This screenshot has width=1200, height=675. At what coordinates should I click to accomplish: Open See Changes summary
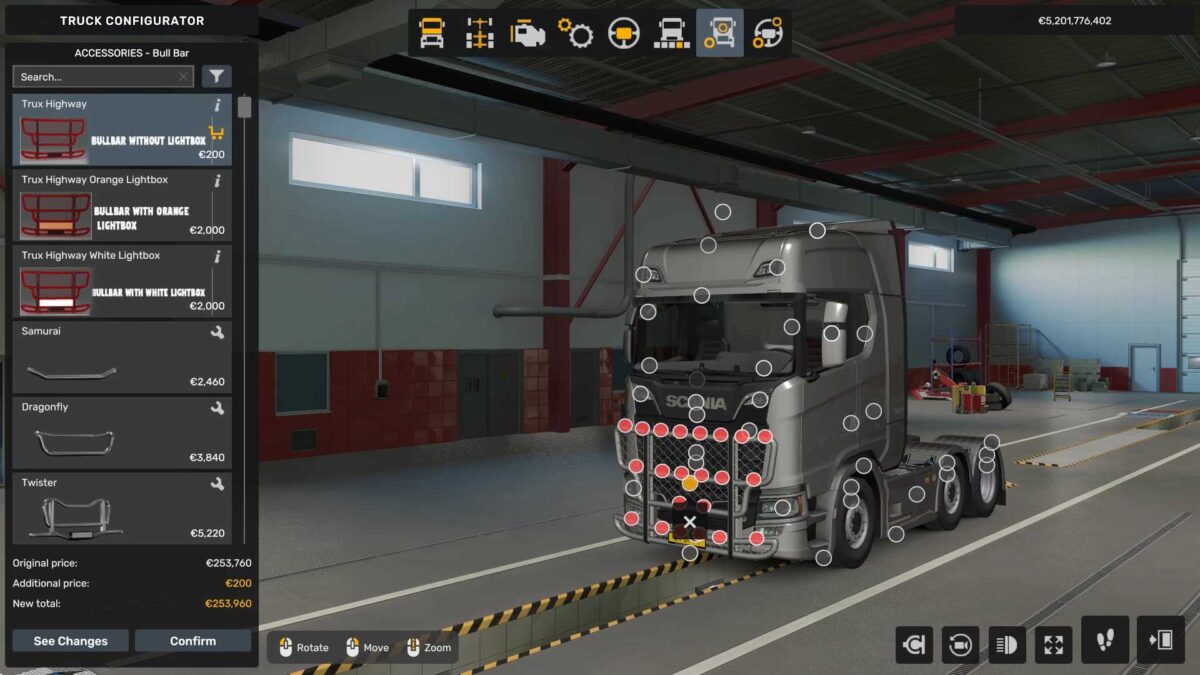pos(70,641)
